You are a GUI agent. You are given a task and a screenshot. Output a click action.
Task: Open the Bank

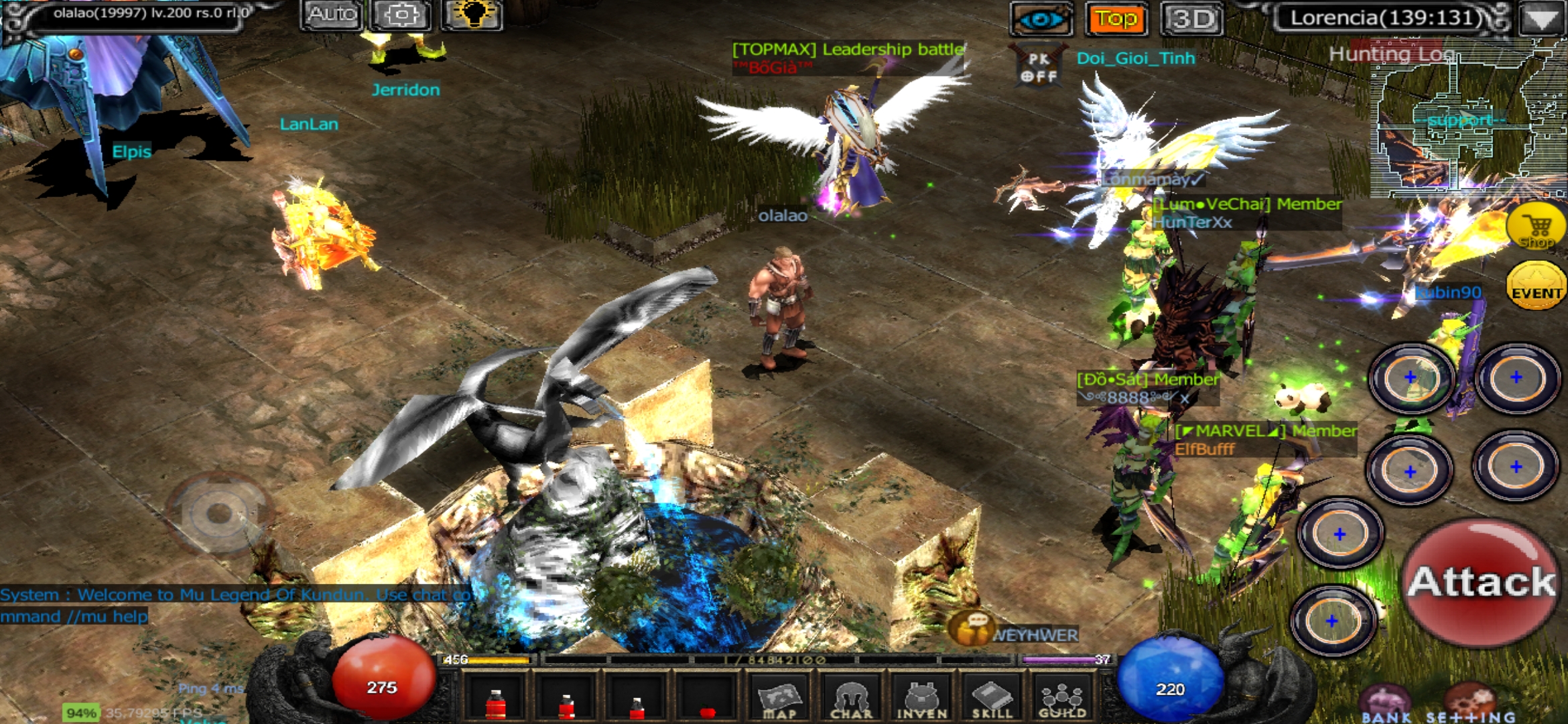[x=1386, y=707]
